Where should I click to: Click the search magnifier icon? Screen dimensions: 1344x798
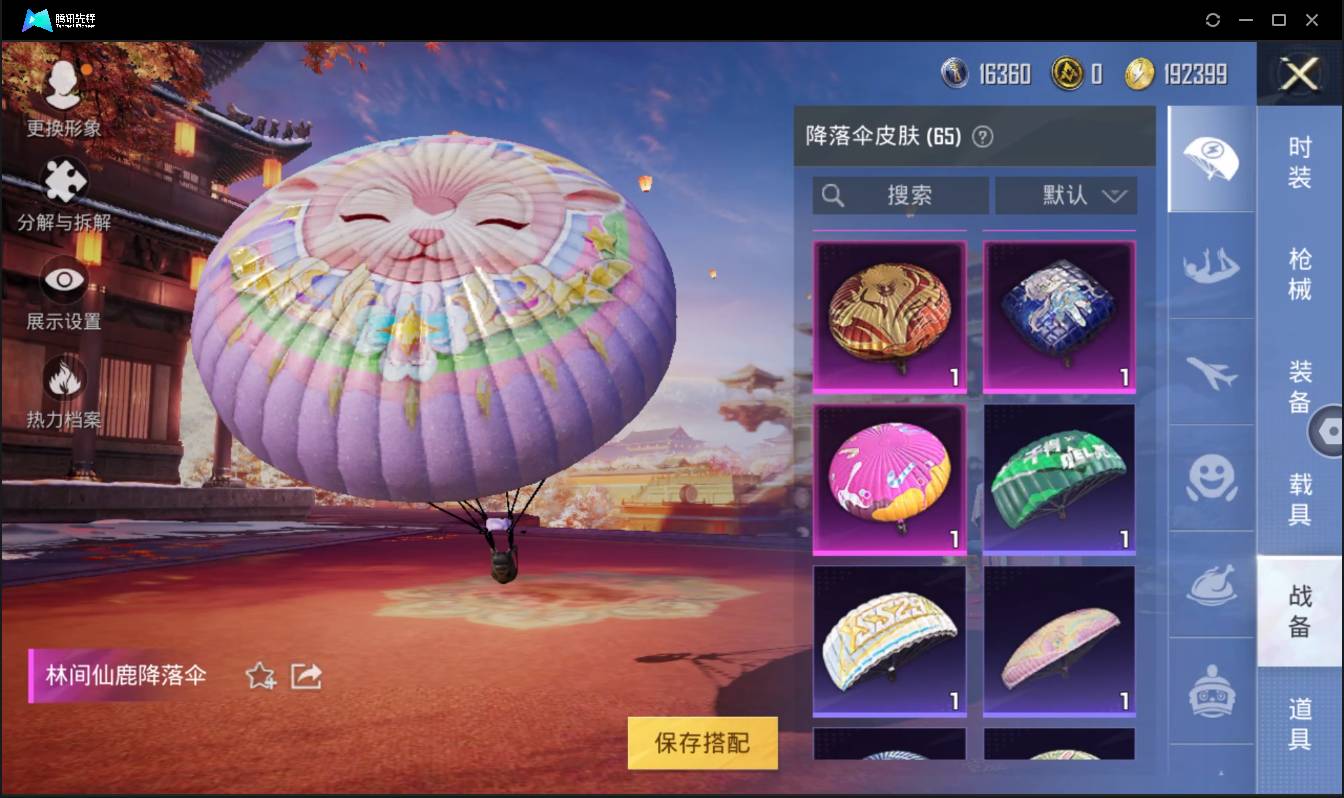click(833, 195)
